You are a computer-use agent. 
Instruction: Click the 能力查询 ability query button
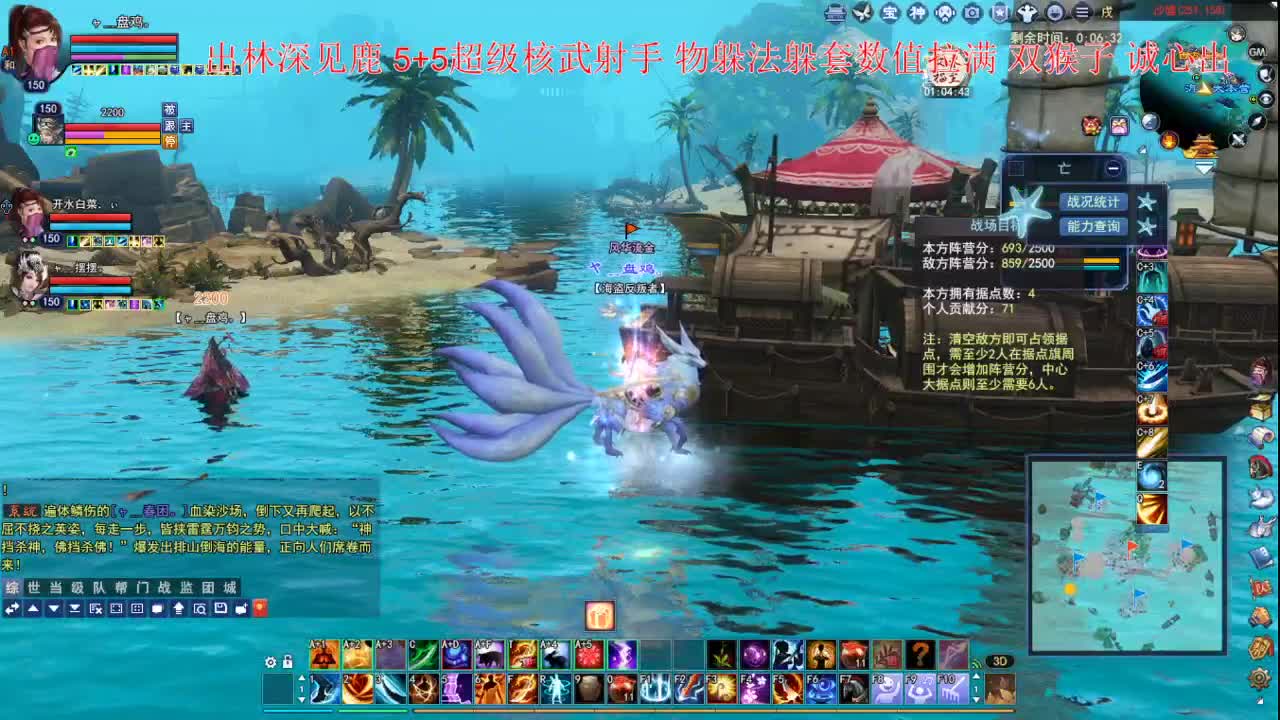(x=1093, y=226)
